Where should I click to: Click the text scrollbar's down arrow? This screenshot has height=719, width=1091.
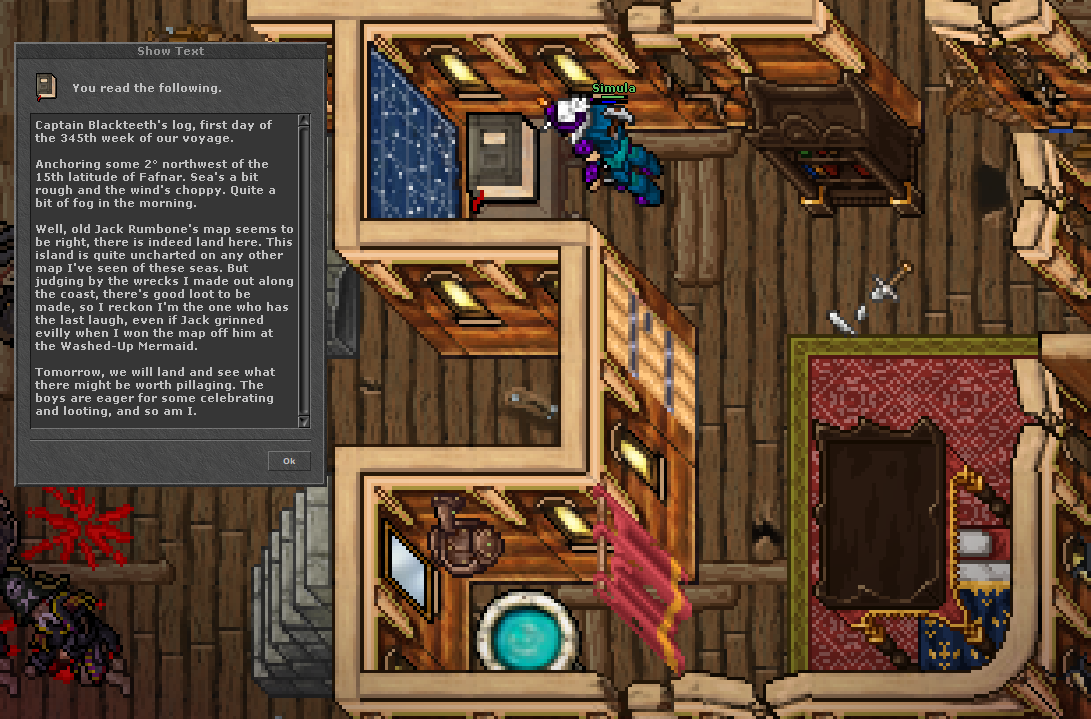[304, 422]
